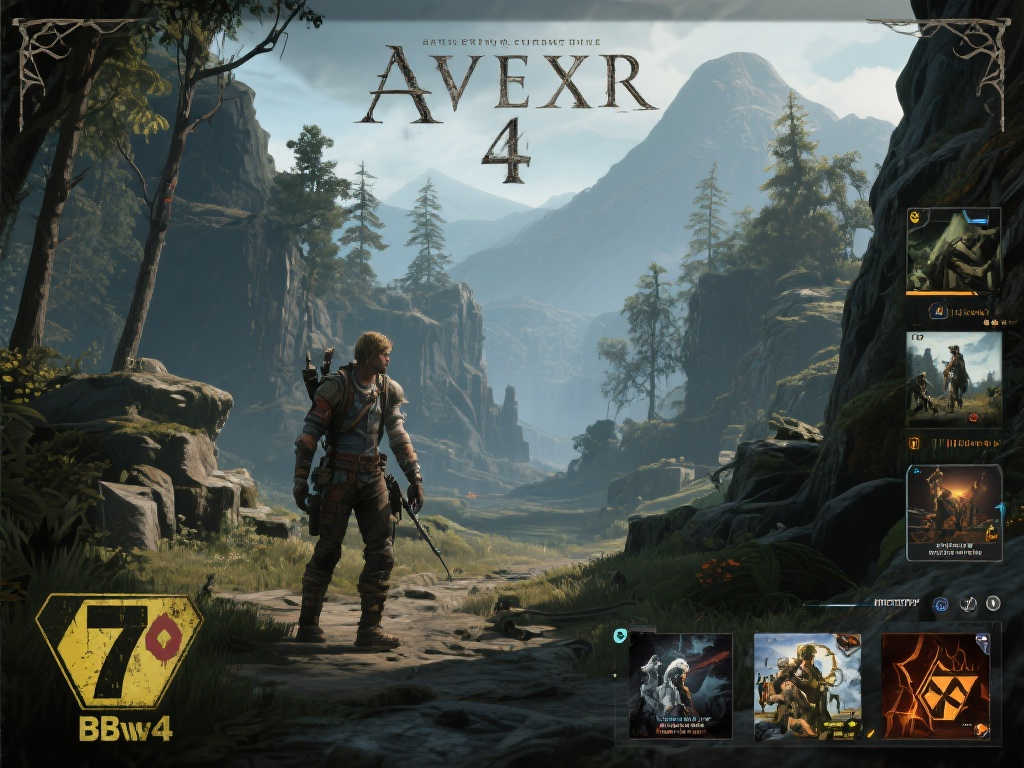Choose the glowing campfire scene card
The image size is (1024, 768).
(x=953, y=512)
